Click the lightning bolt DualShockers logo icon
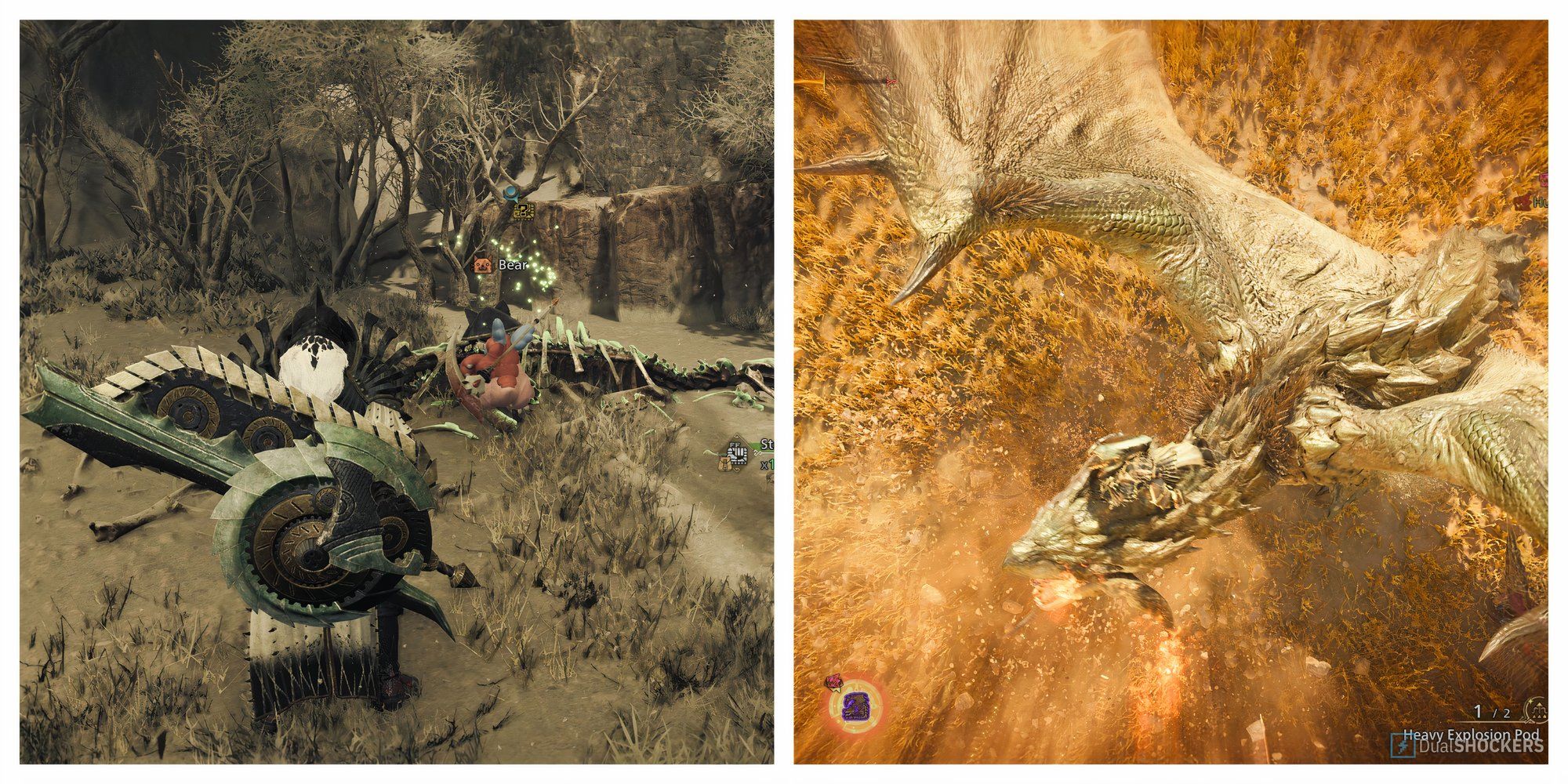The width and height of the screenshot is (1568, 784). pos(1402,746)
